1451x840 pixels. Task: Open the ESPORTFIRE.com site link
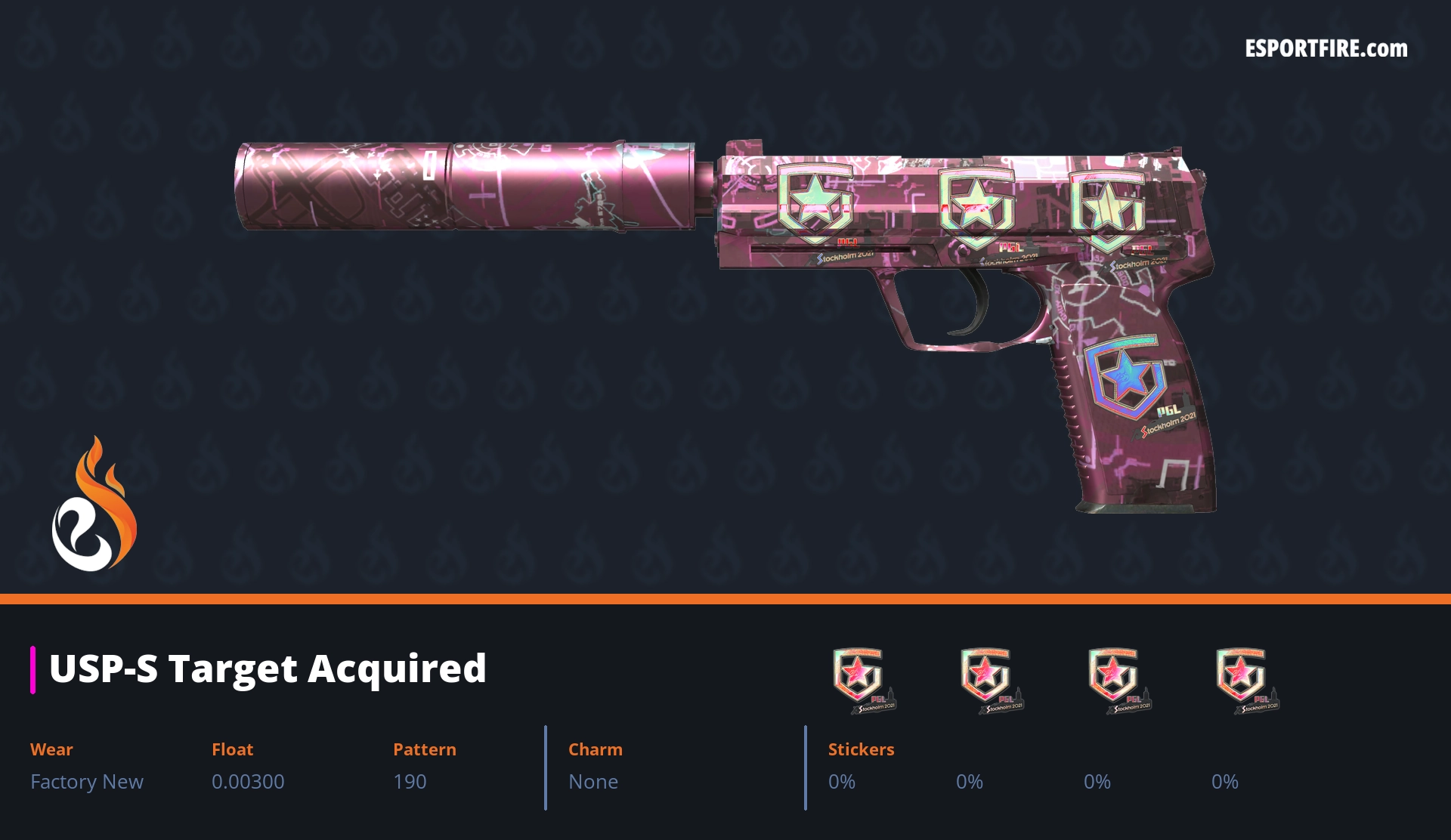pos(1326,49)
